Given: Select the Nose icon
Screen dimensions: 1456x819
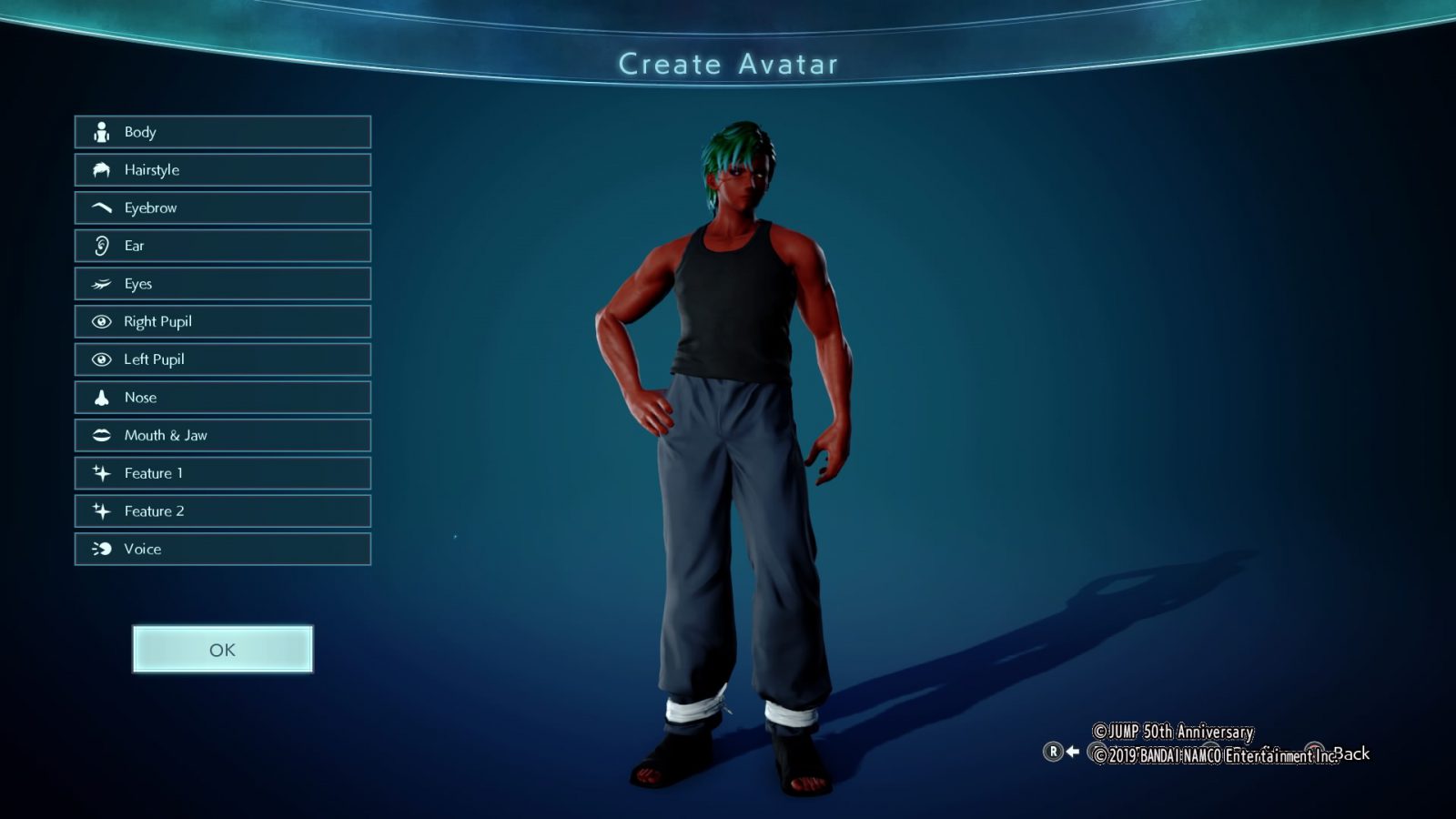Looking at the screenshot, I should click(x=100, y=398).
